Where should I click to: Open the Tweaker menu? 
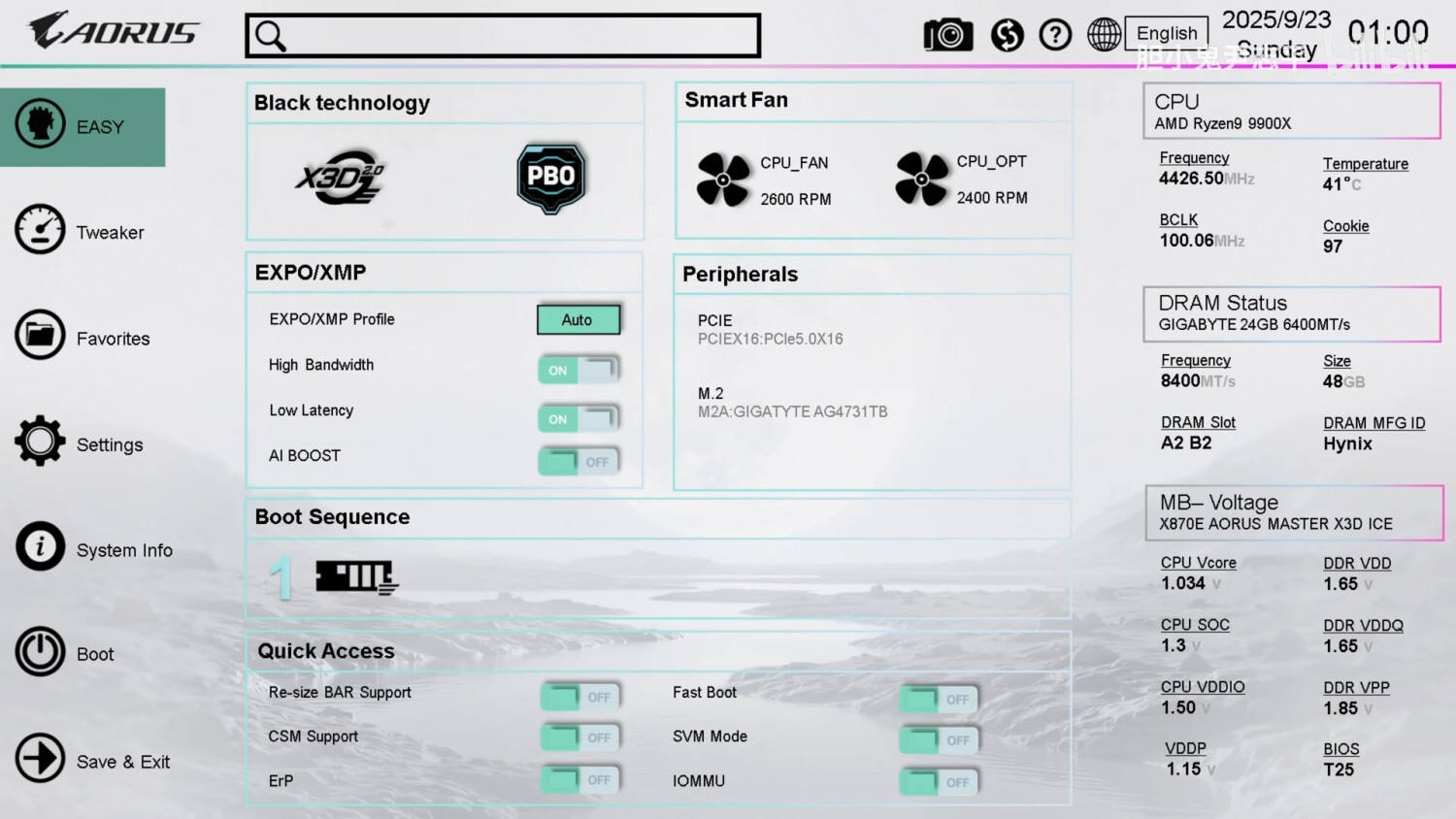82,231
